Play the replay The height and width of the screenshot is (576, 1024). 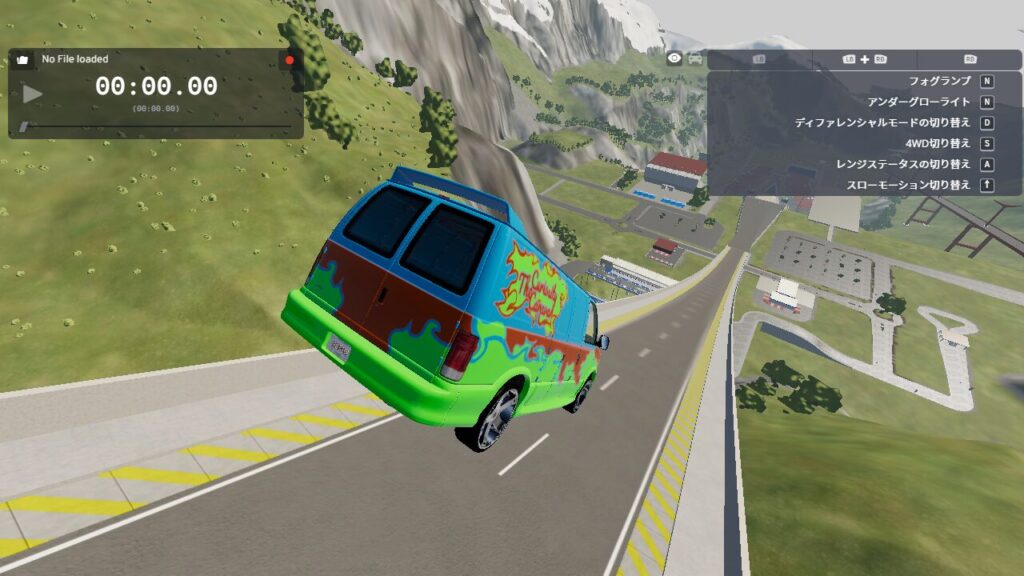(33, 94)
